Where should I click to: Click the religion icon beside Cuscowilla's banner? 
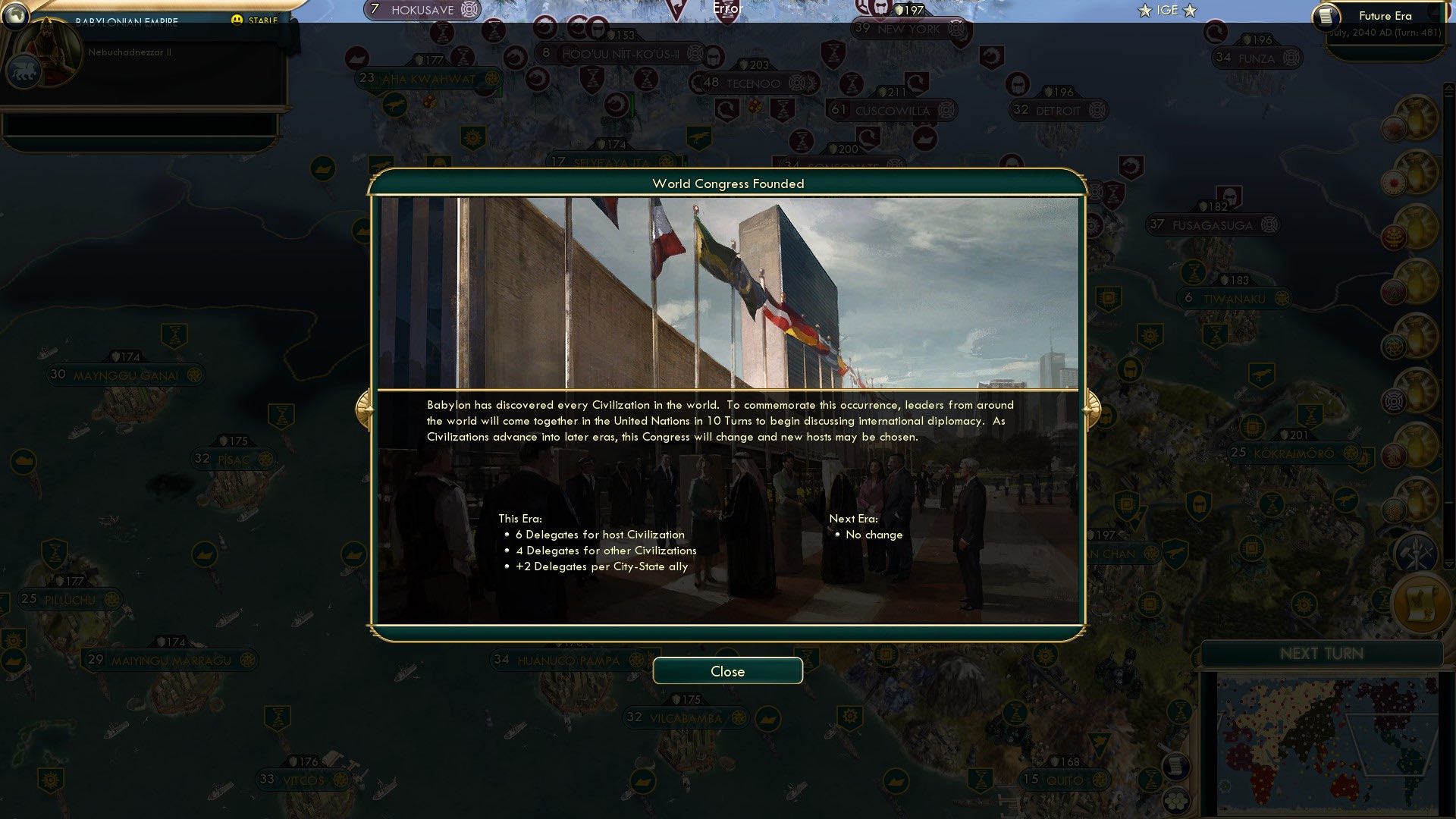click(x=946, y=111)
